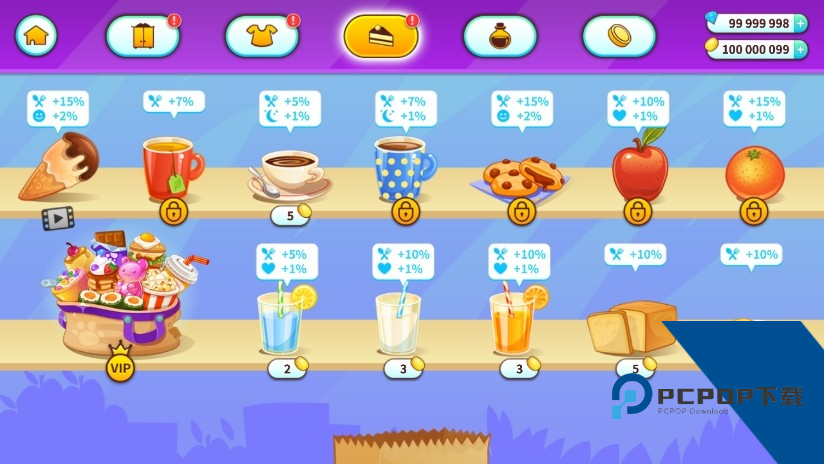824x464 pixels.
Task: Buy the glass of milk for 3 coins
Action: click(x=403, y=368)
